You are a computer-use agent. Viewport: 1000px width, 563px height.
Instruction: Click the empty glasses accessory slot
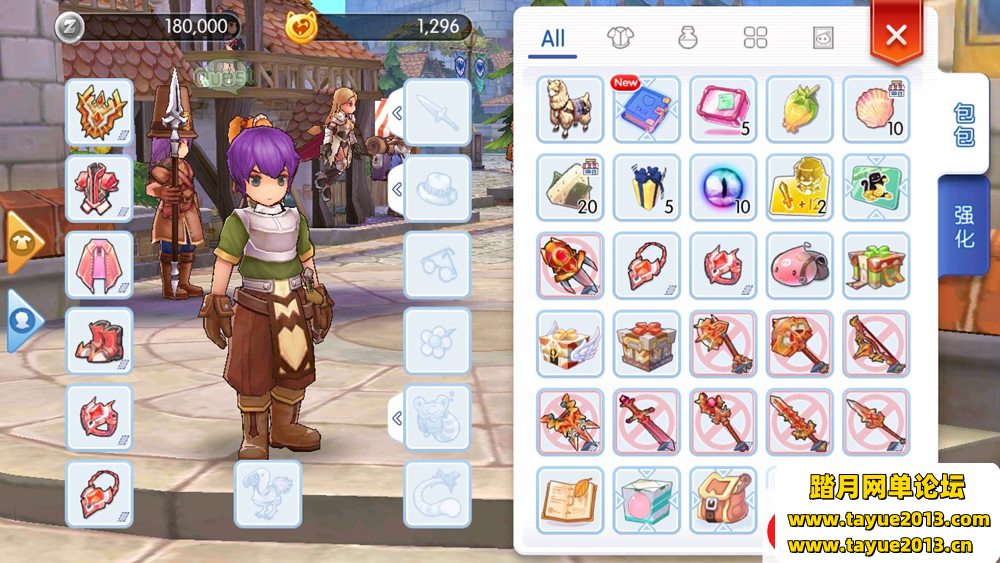[437, 264]
